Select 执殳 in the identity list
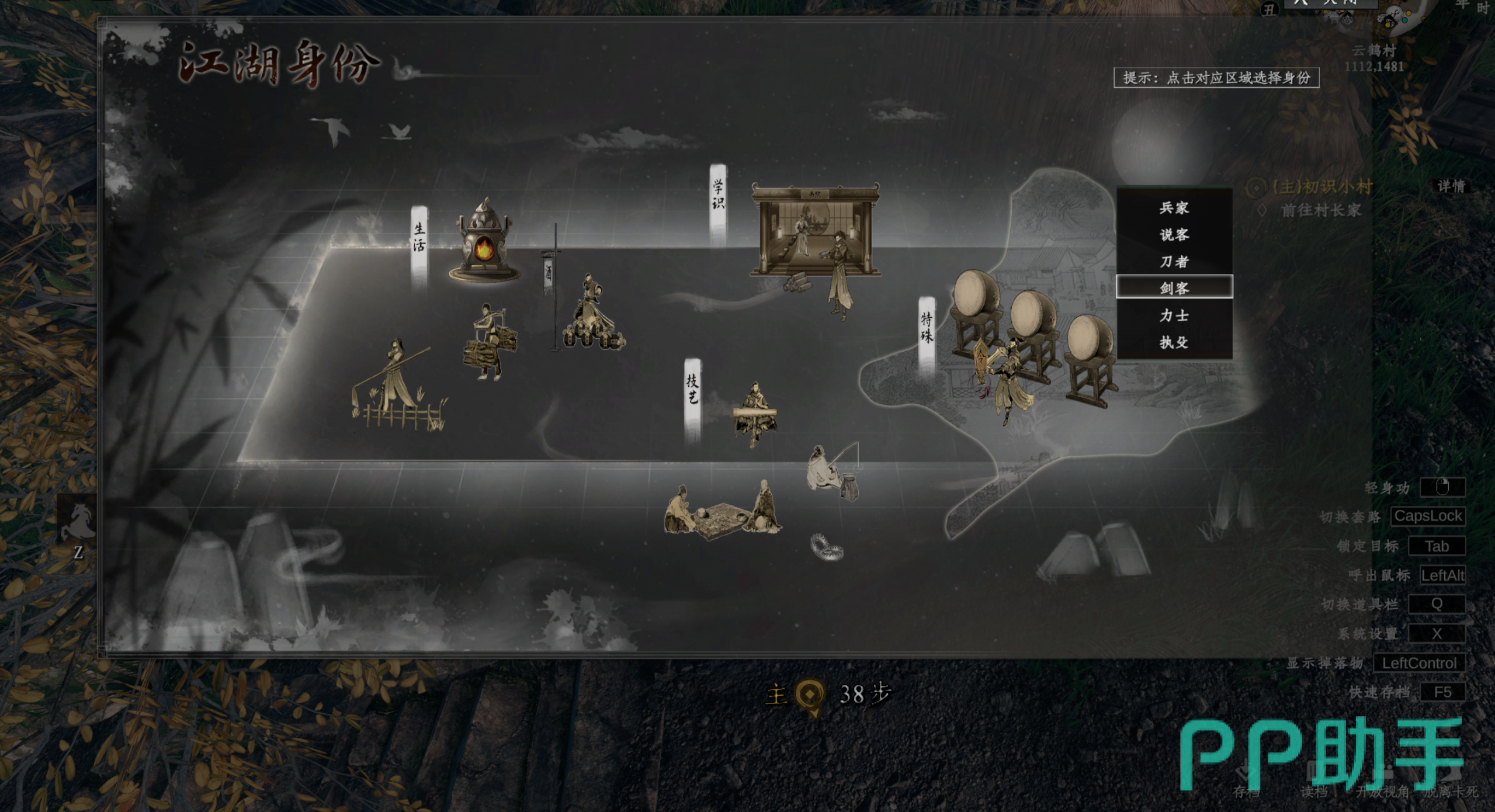 1174,342
